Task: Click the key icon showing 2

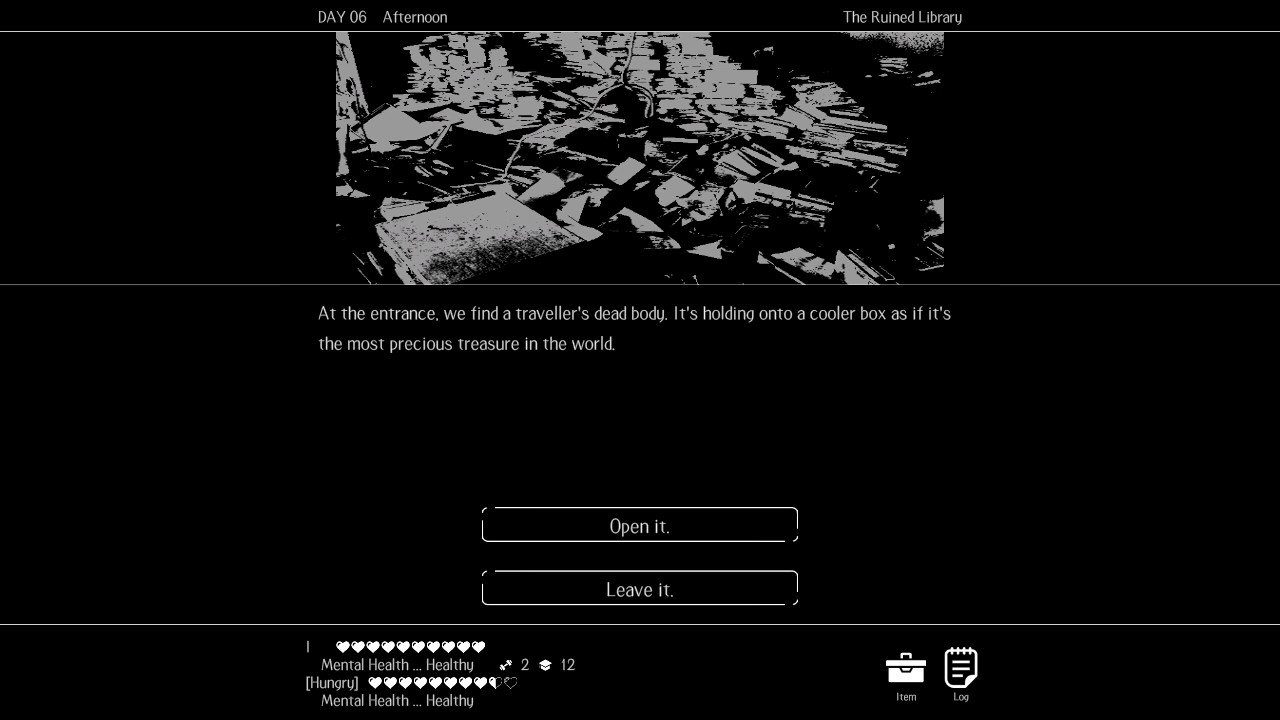Action: pyautogui.click(x=506, y=664)
